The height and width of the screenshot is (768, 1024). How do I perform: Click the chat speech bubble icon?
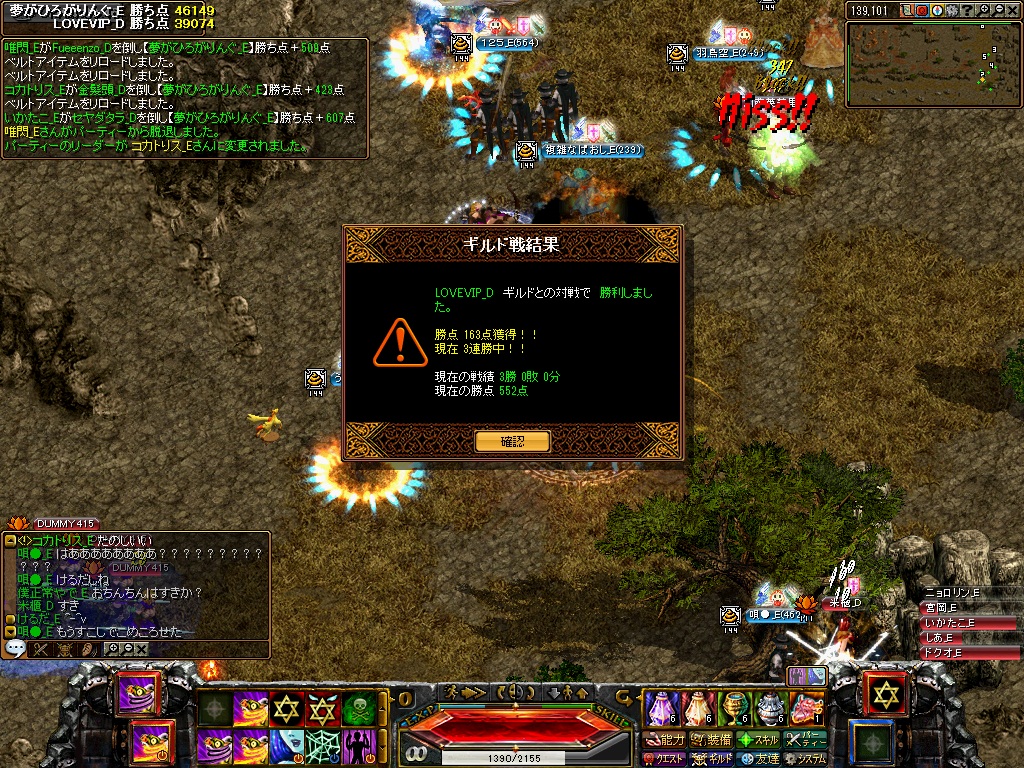[15, 648]
